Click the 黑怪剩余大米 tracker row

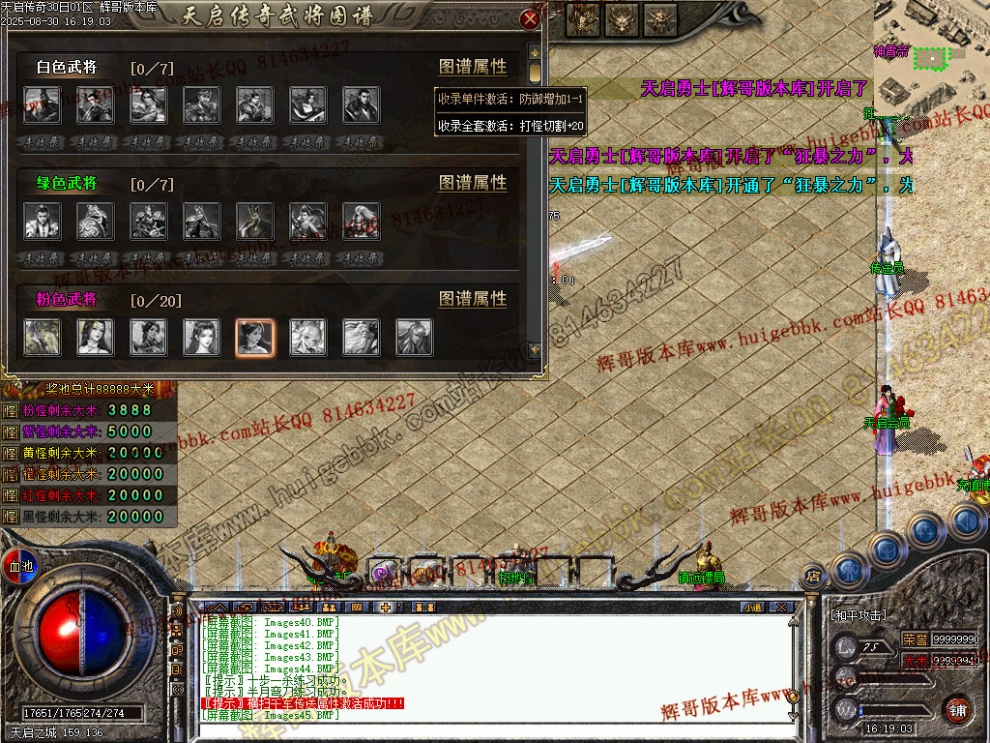click(x=88, y=517)
